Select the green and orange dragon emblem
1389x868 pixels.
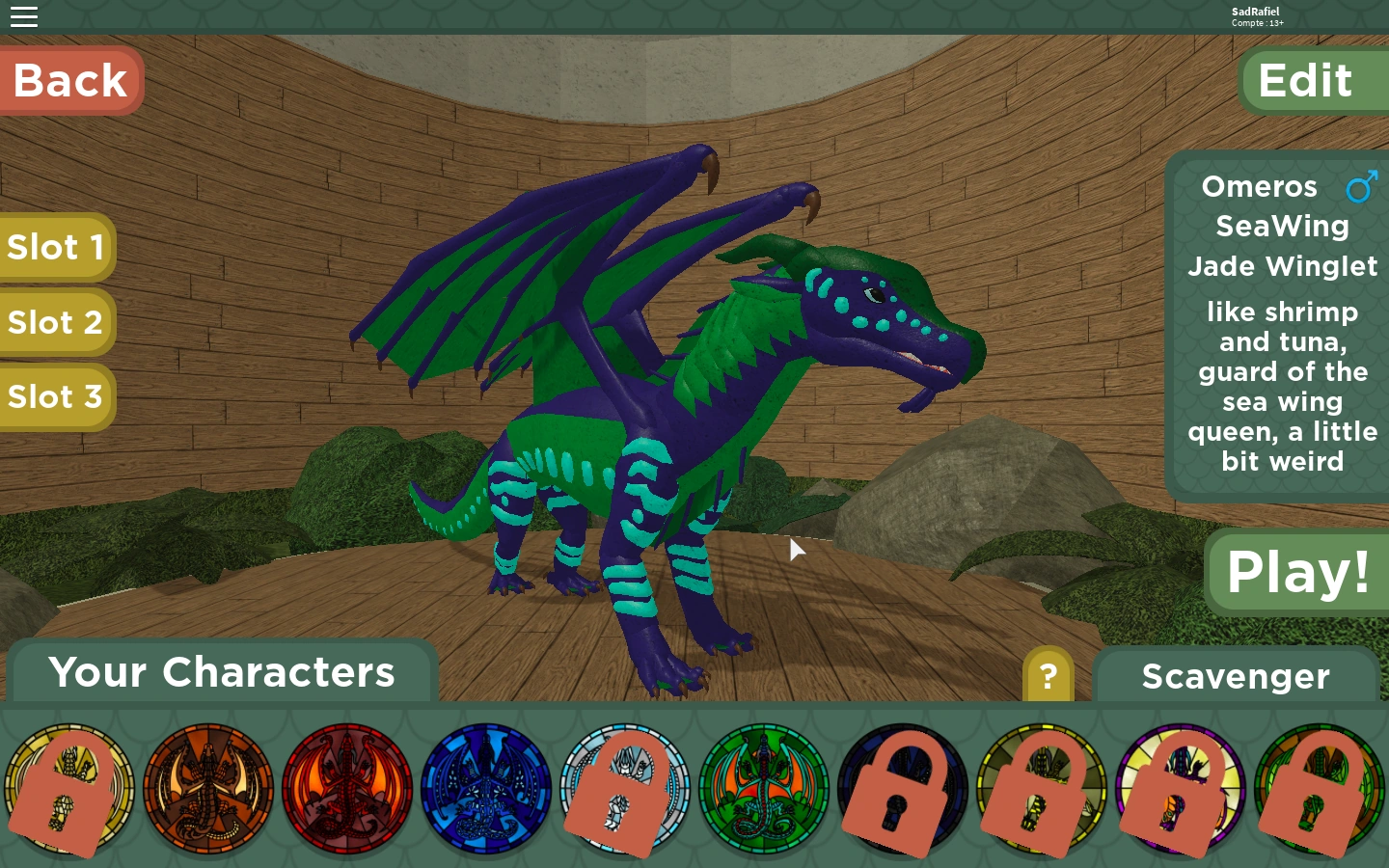[764, 790]
